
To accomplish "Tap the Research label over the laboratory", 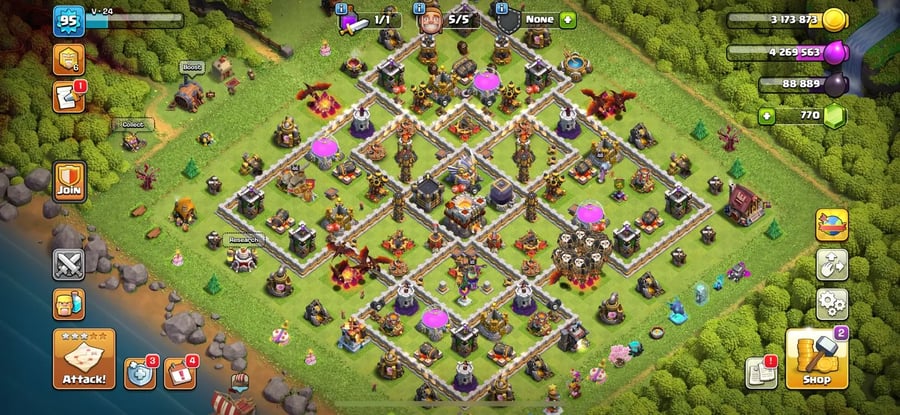I will [244, 240].
